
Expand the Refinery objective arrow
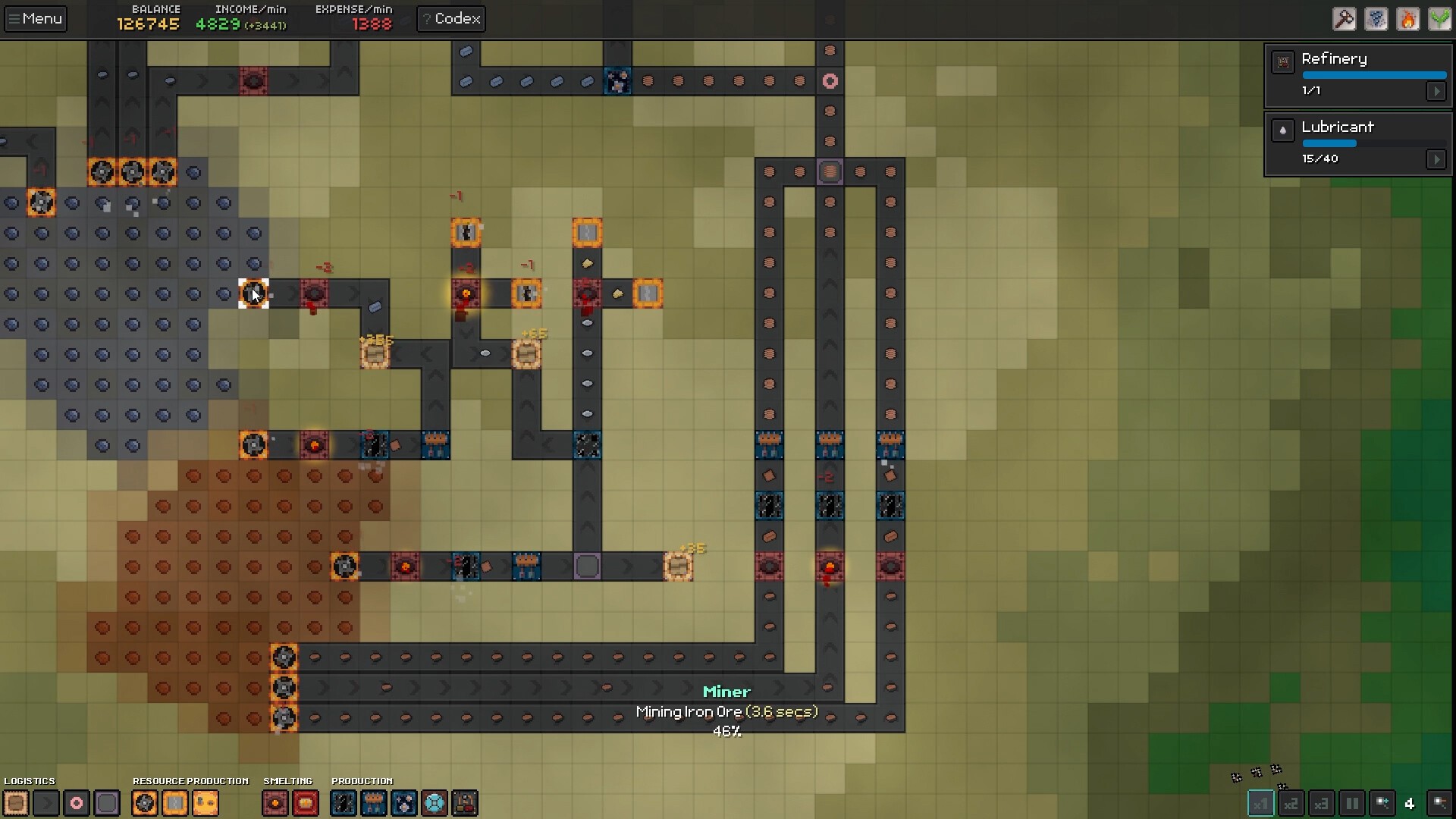(1436, 91)
